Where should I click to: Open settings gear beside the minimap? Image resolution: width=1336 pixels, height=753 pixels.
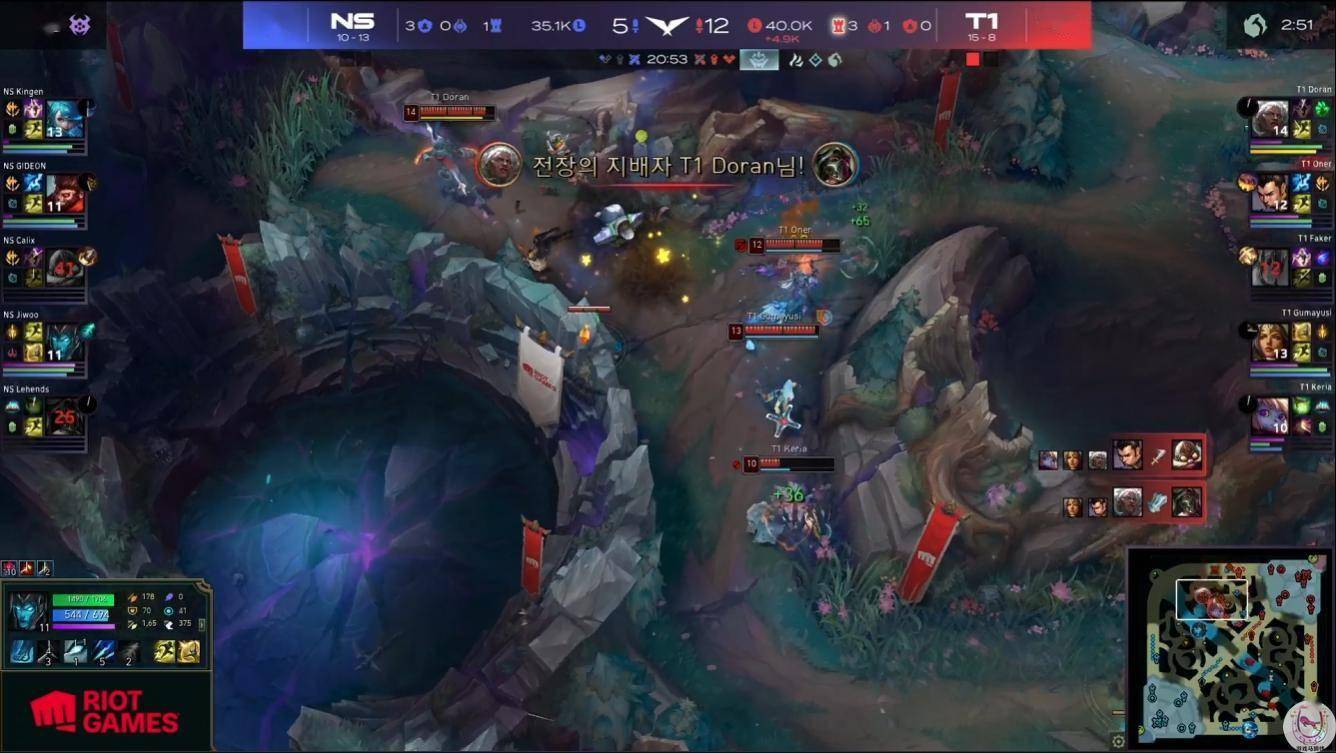(1118, 741)
